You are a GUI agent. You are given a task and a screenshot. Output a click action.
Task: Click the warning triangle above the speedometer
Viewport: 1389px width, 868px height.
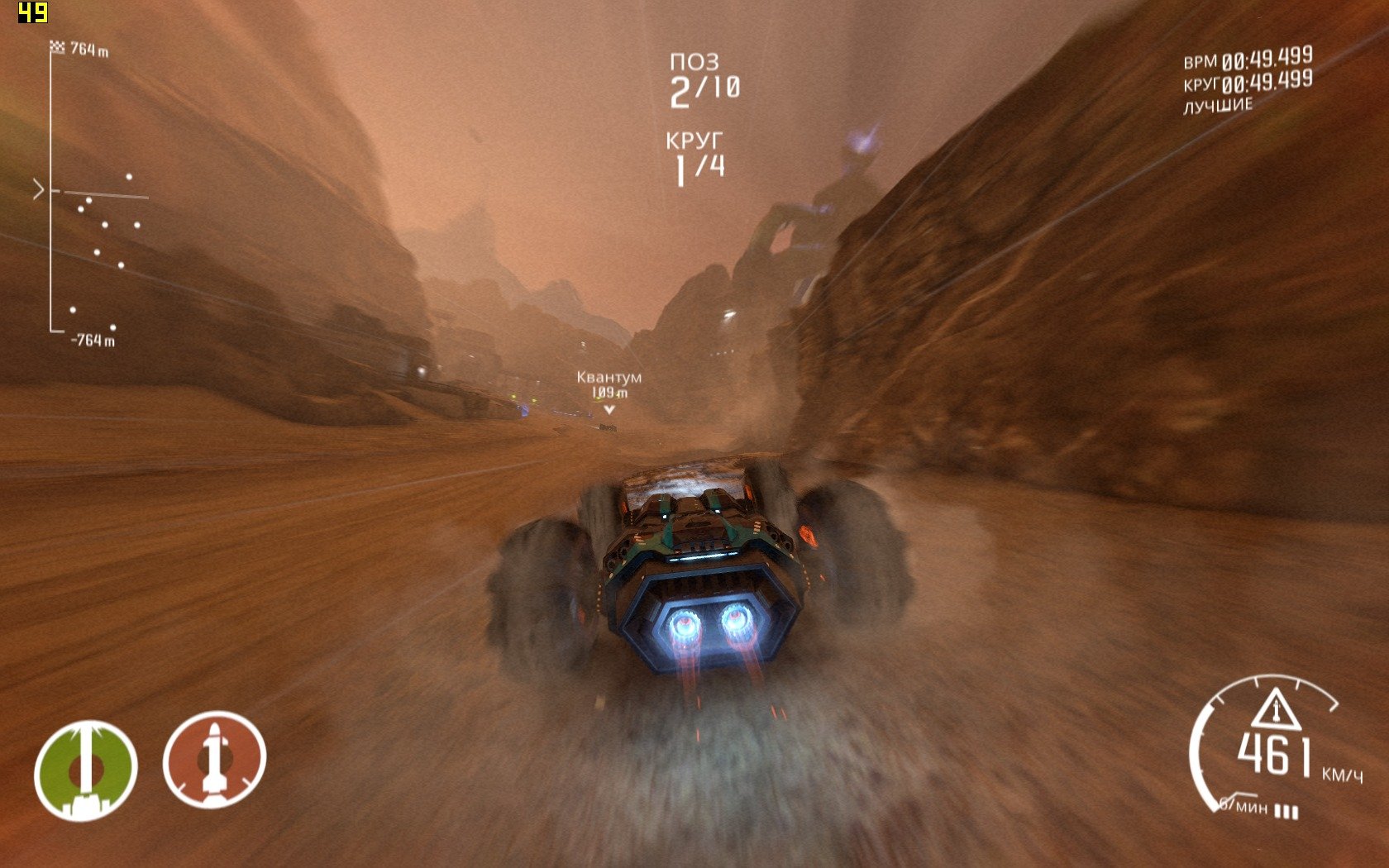tap(1276, 708)
